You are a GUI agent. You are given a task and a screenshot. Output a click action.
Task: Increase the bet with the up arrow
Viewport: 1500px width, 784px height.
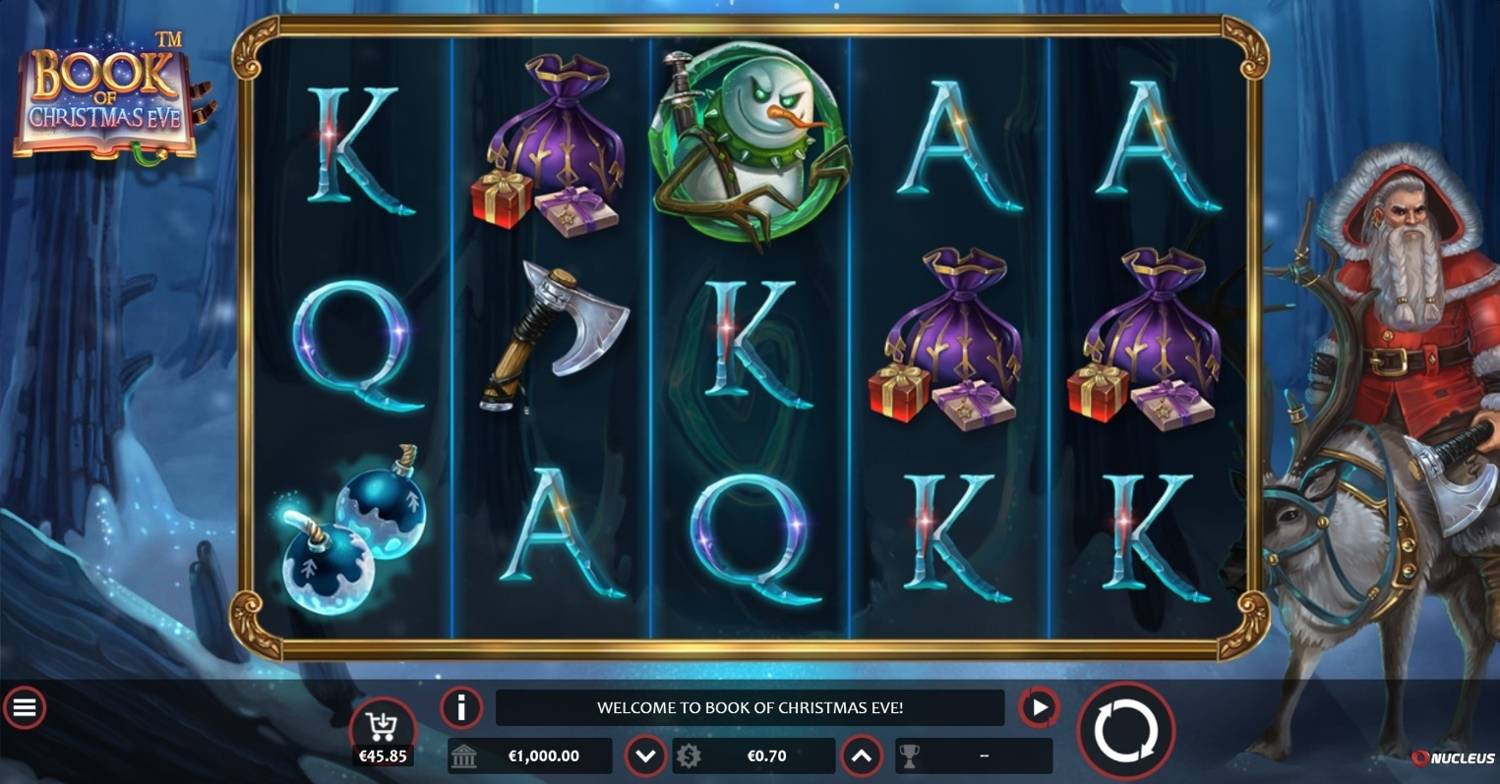pyautogui.click(x=862, y=756)
